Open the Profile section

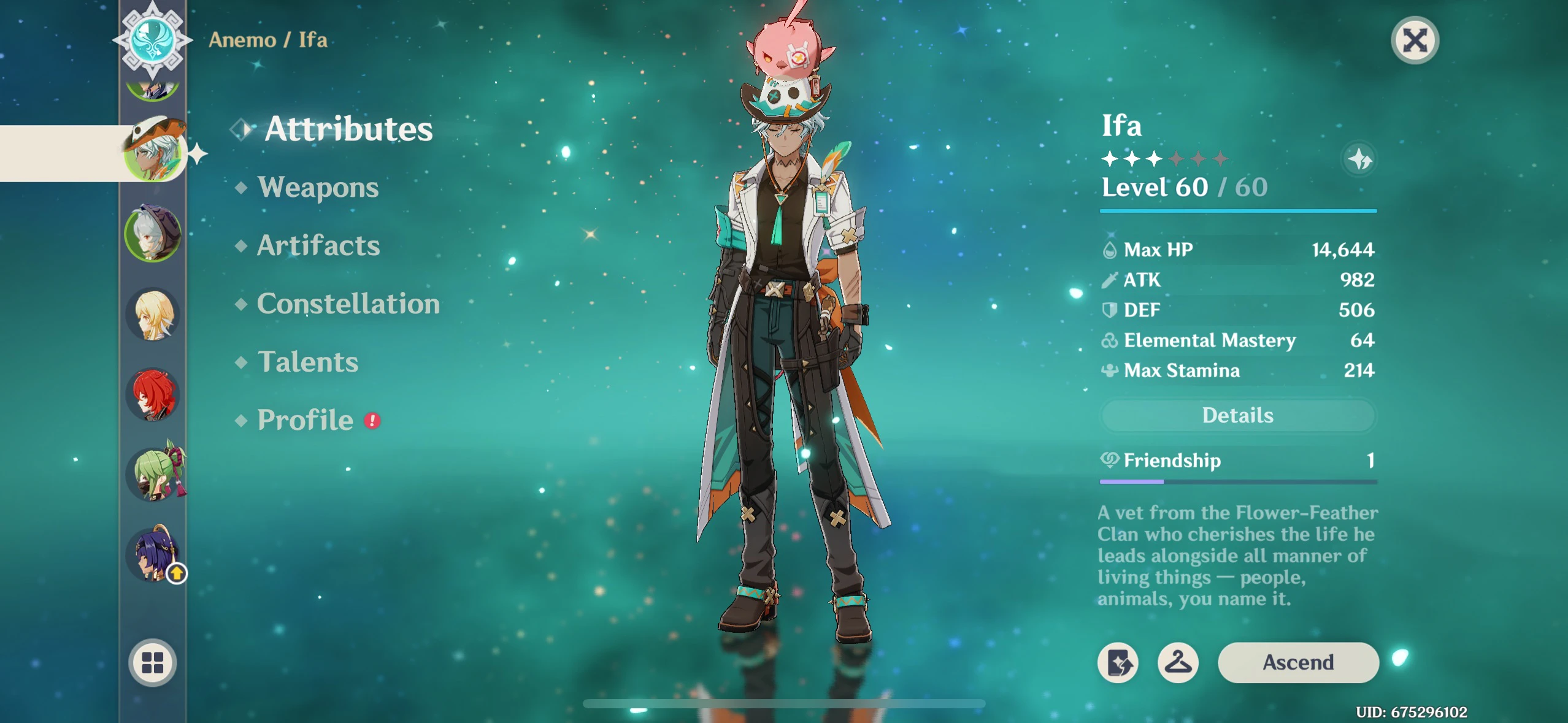pos(305,420)
